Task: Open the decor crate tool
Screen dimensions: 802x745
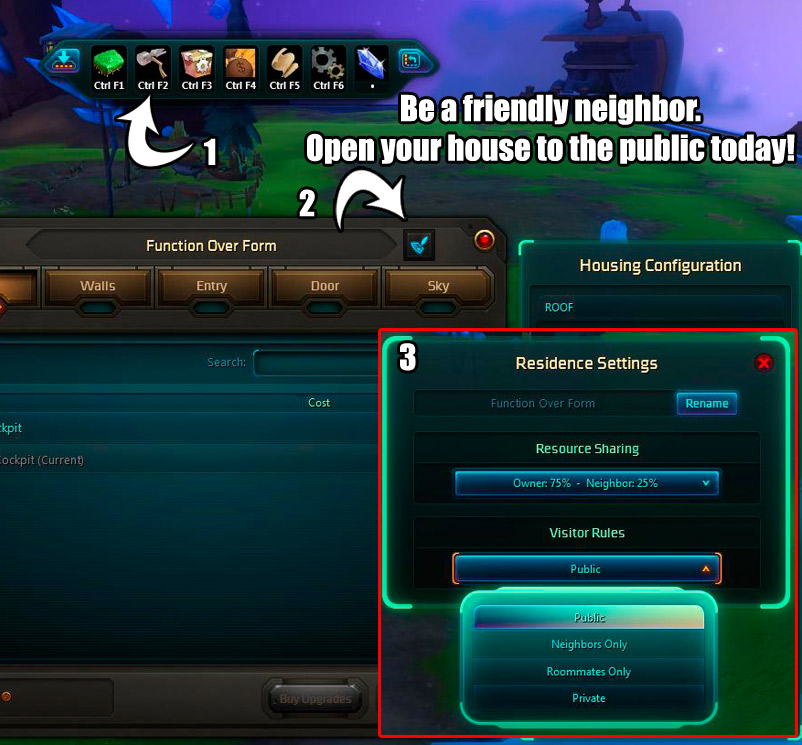Action: 196,66
